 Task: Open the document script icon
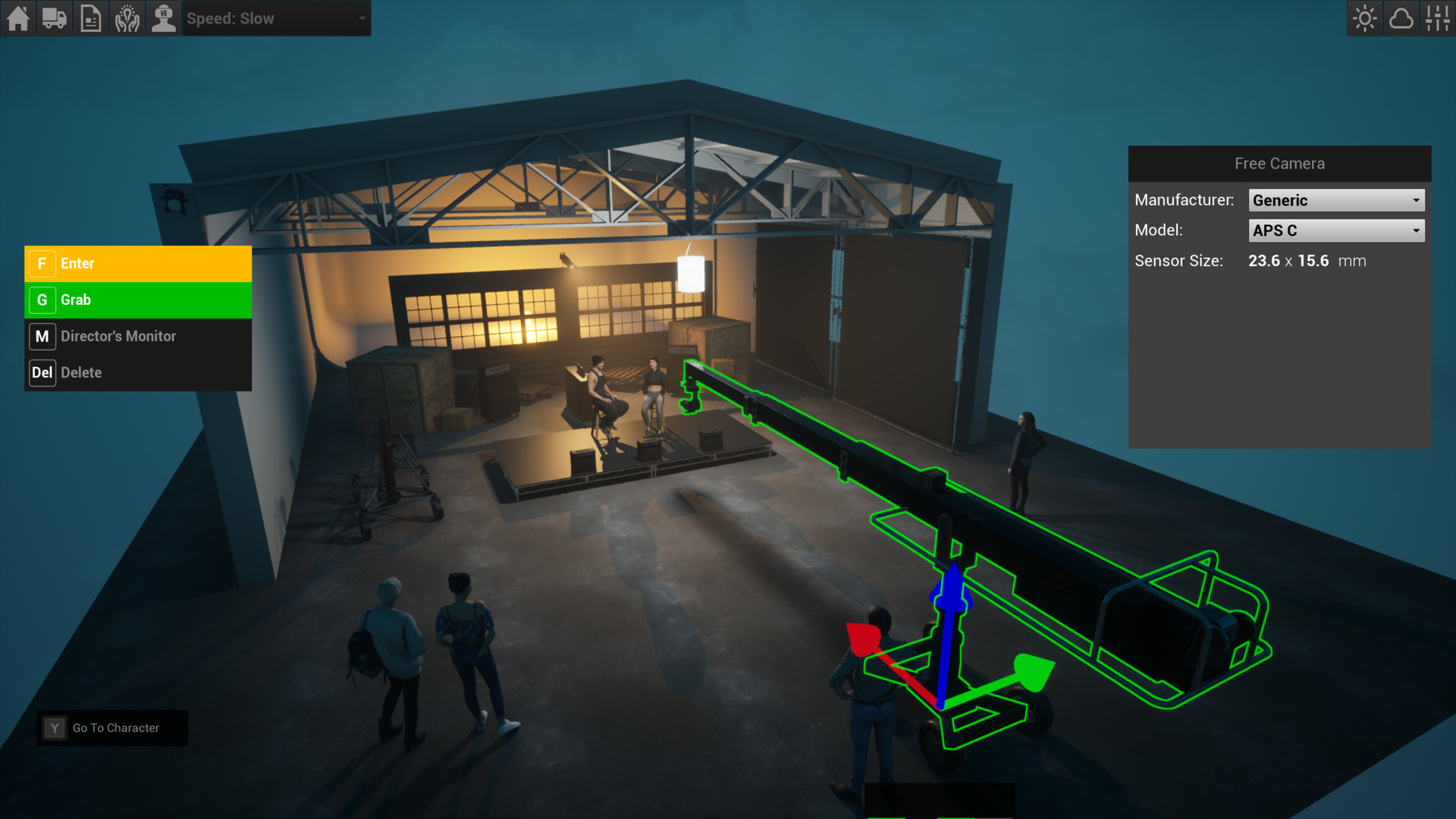pyautogui.click(x=90, y=18)
